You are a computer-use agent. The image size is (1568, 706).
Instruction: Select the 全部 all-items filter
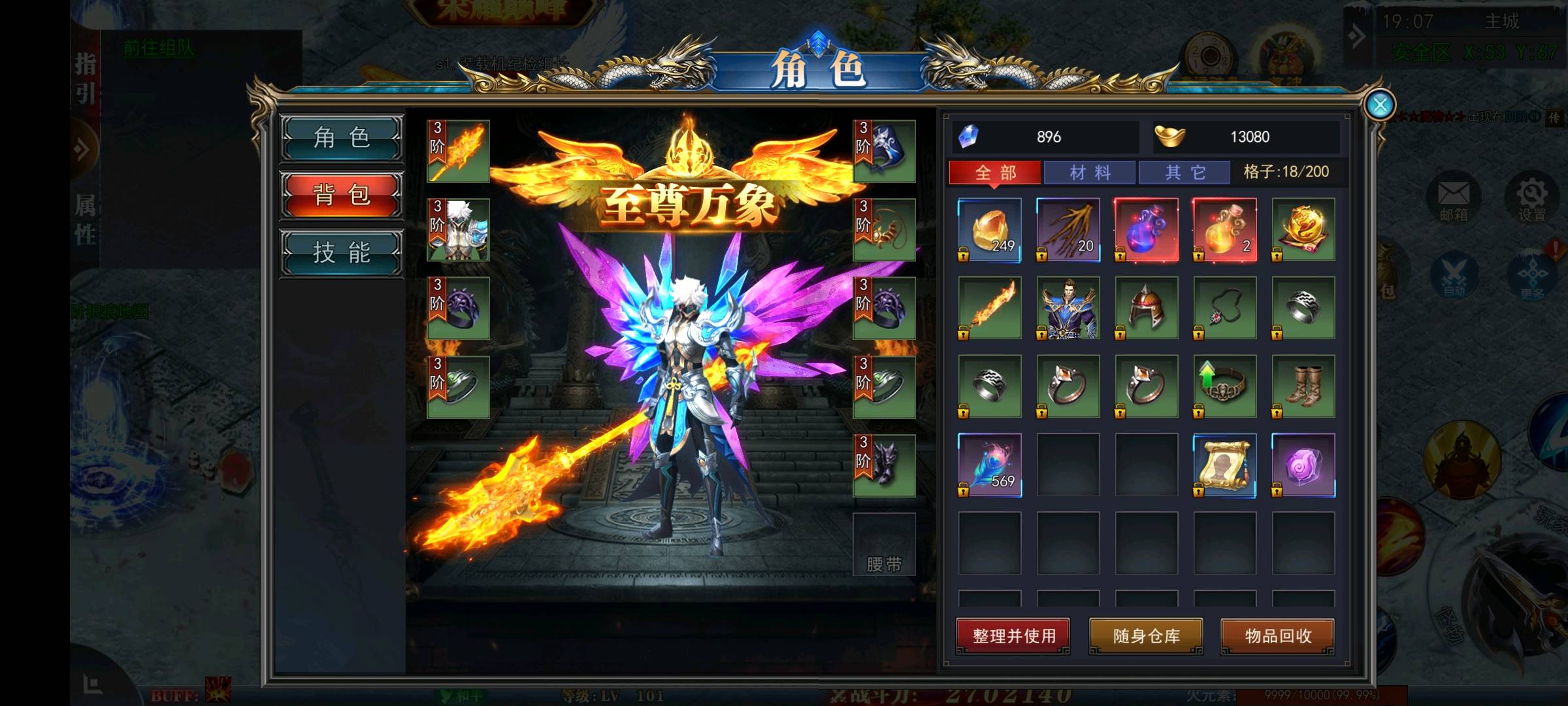point(995,173)
